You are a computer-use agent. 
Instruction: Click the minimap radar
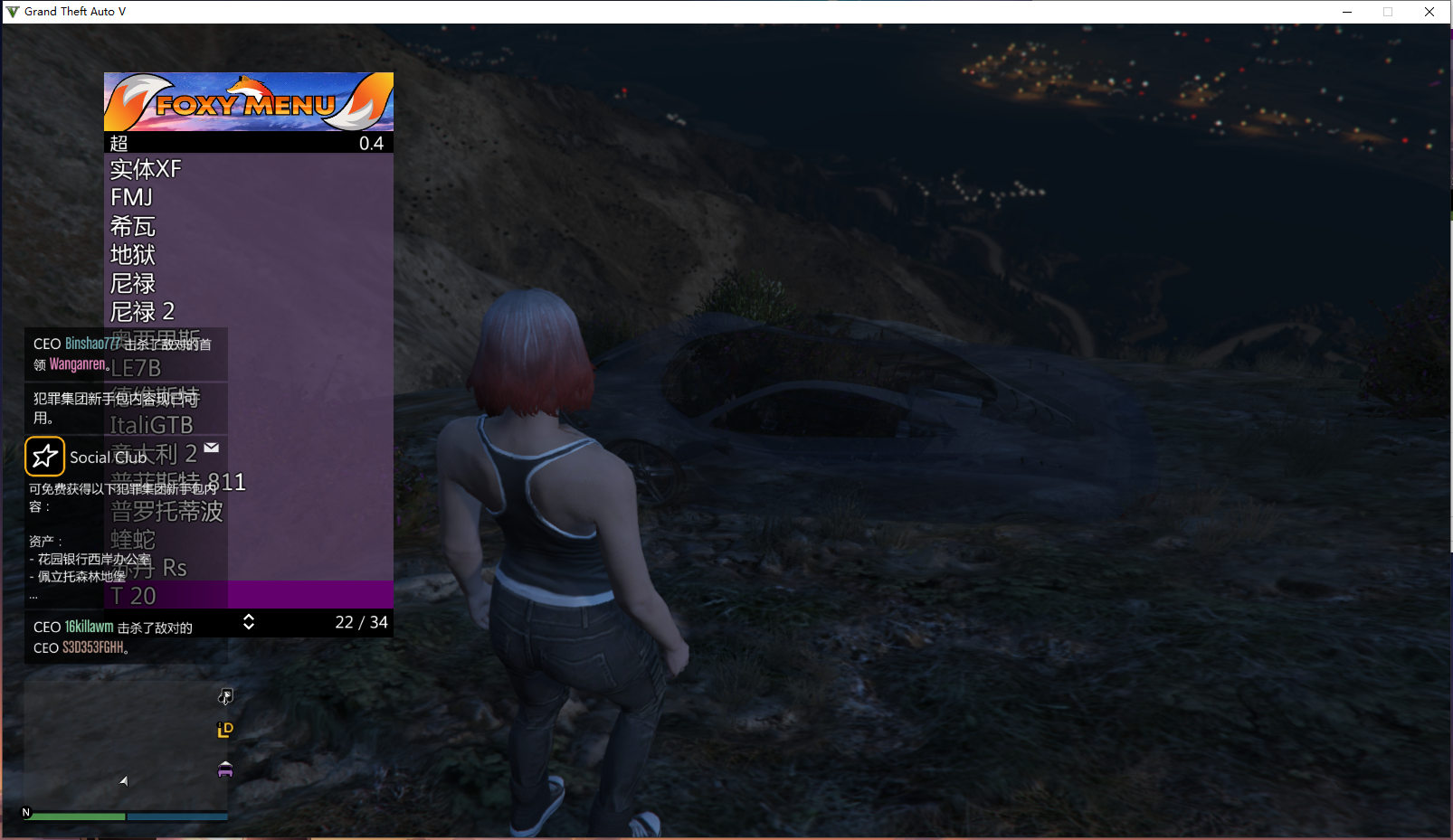(125, 746)
